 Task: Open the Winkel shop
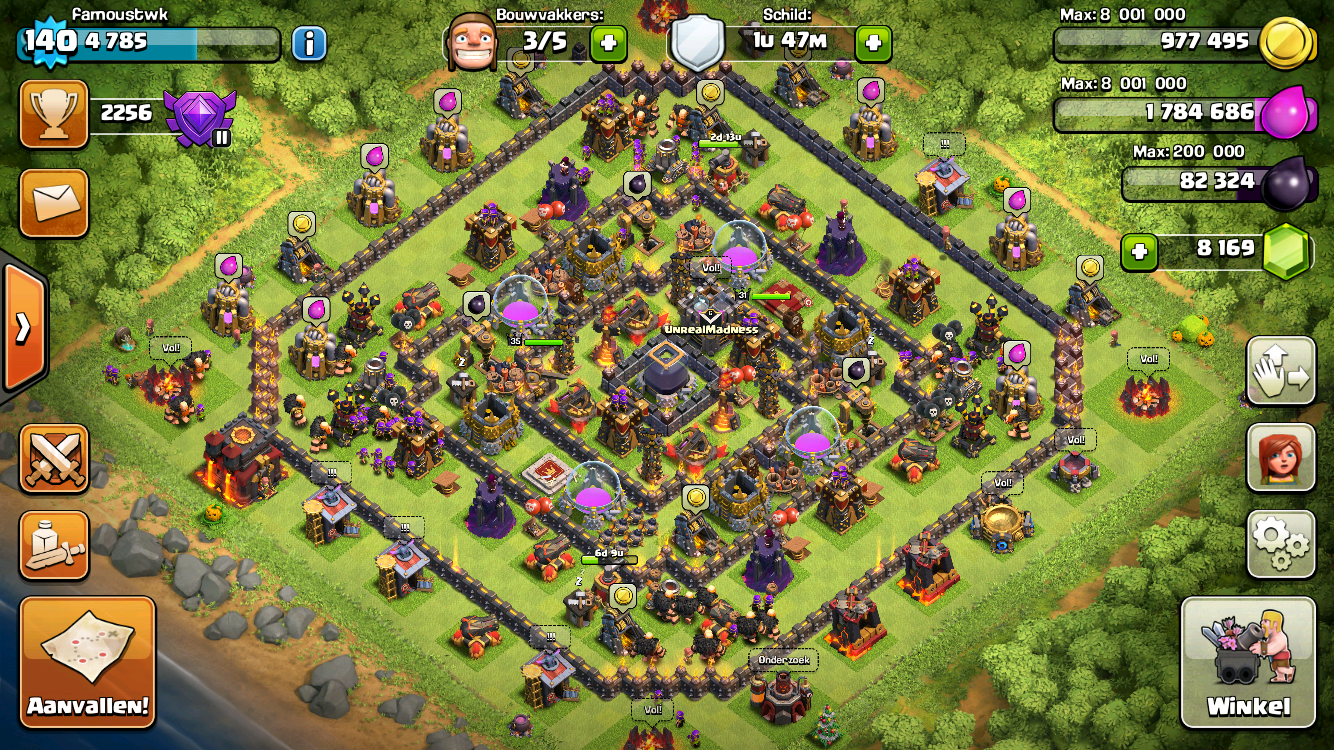pos(1248,663)
